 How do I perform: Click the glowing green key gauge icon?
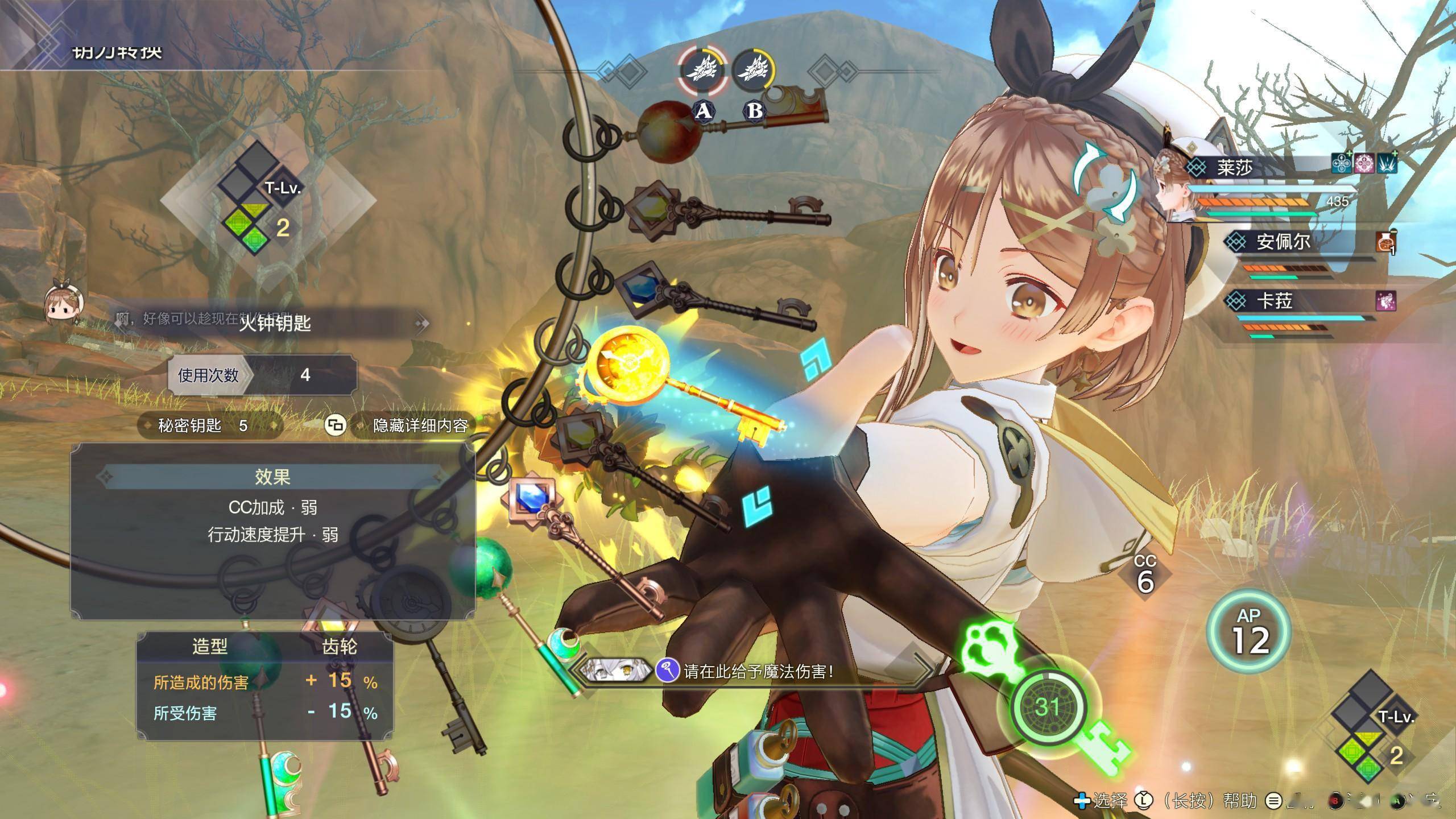pos(1048,706)
